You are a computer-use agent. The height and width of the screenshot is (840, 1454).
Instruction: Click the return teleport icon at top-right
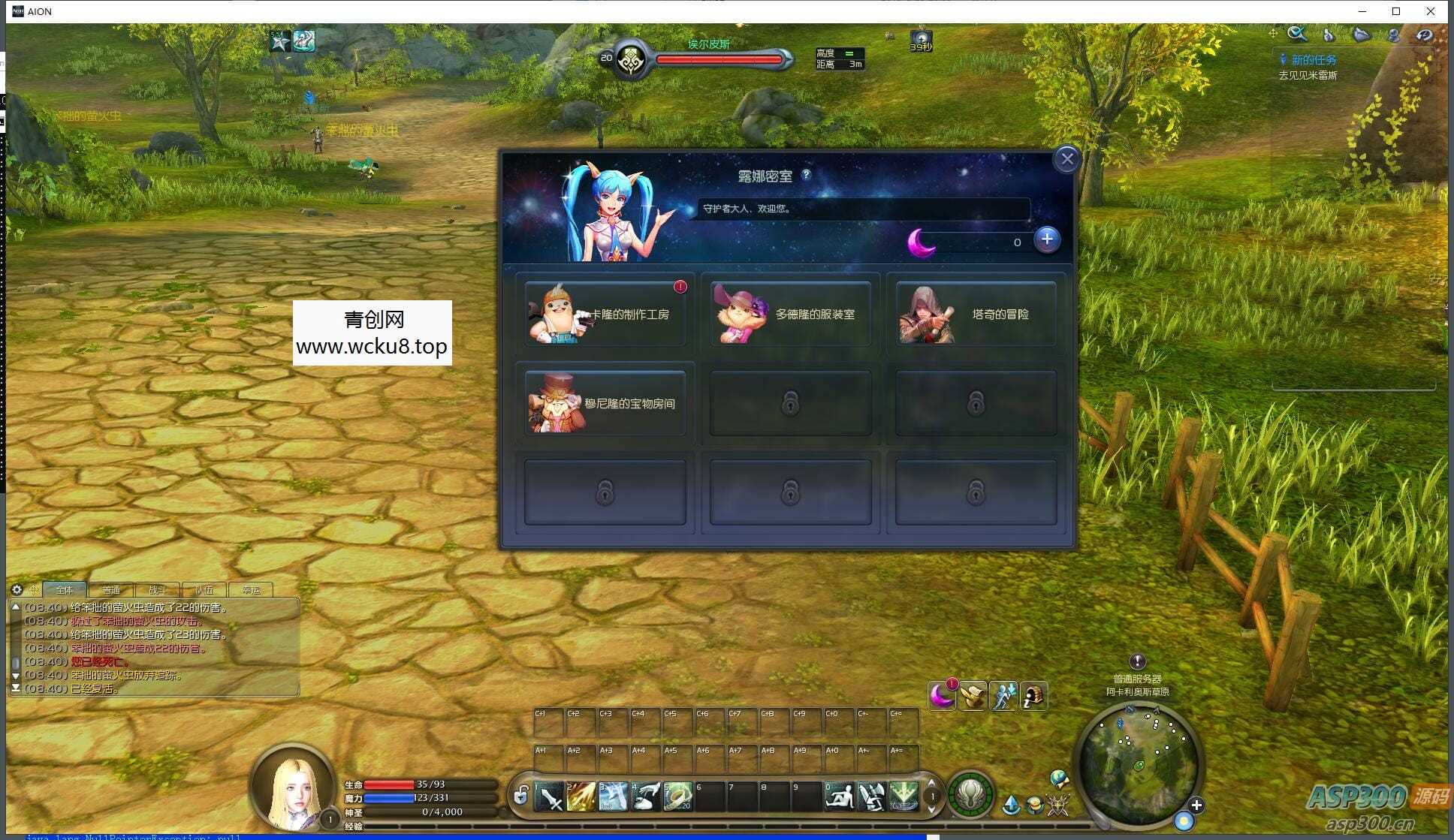[1423, 35]
